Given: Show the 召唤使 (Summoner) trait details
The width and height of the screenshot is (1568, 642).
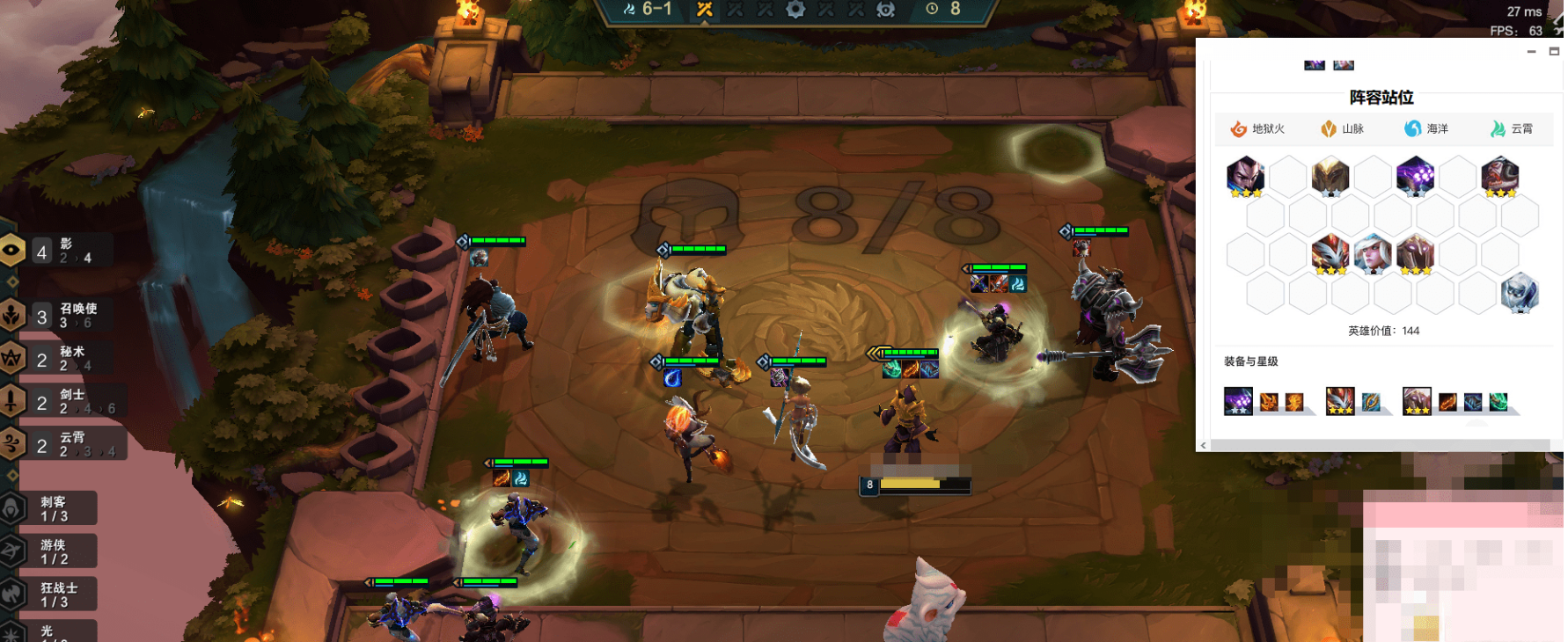Looking at the screenshot, I should (63, 316).
